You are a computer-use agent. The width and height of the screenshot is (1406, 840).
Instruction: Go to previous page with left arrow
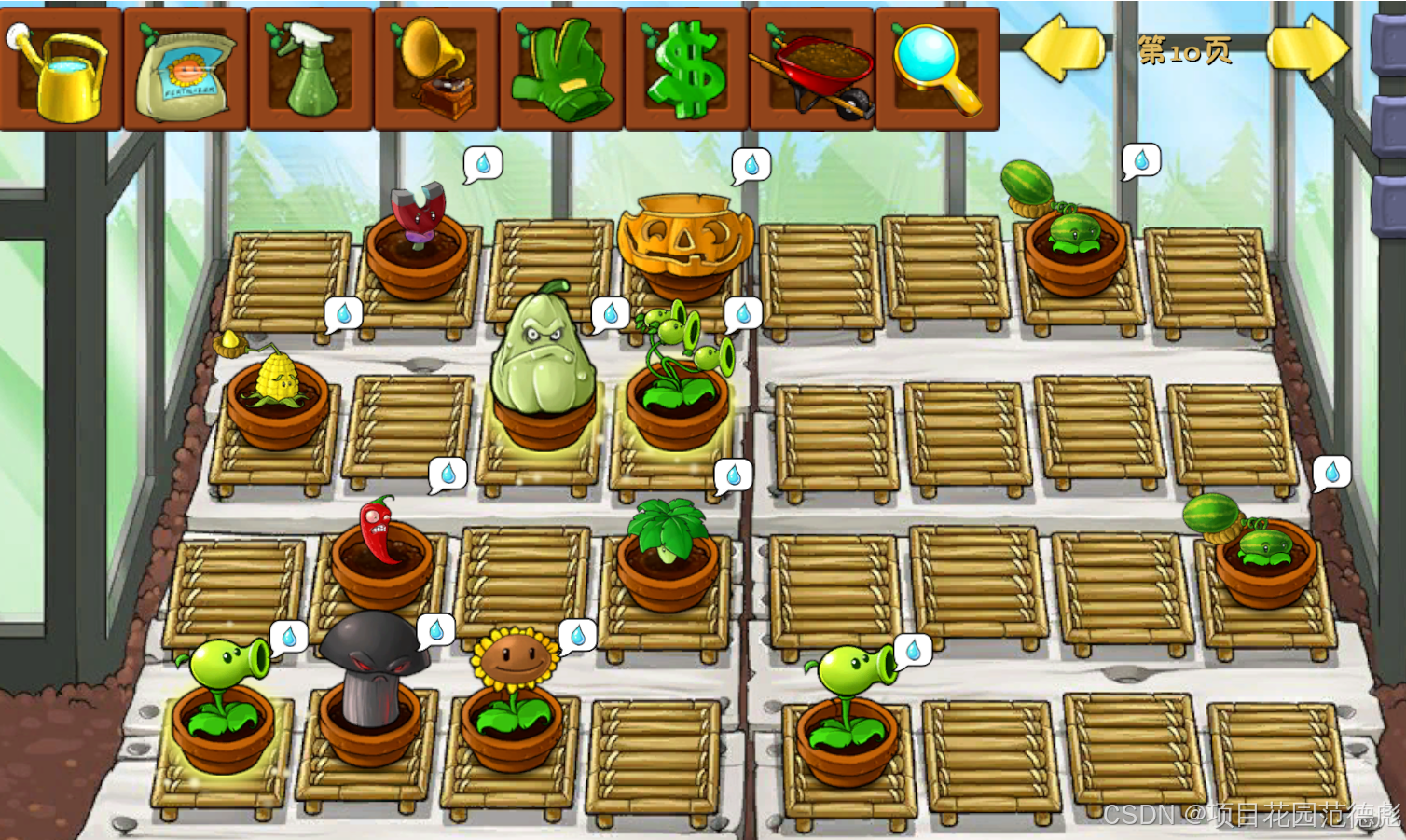click(x=1063, y=48)
